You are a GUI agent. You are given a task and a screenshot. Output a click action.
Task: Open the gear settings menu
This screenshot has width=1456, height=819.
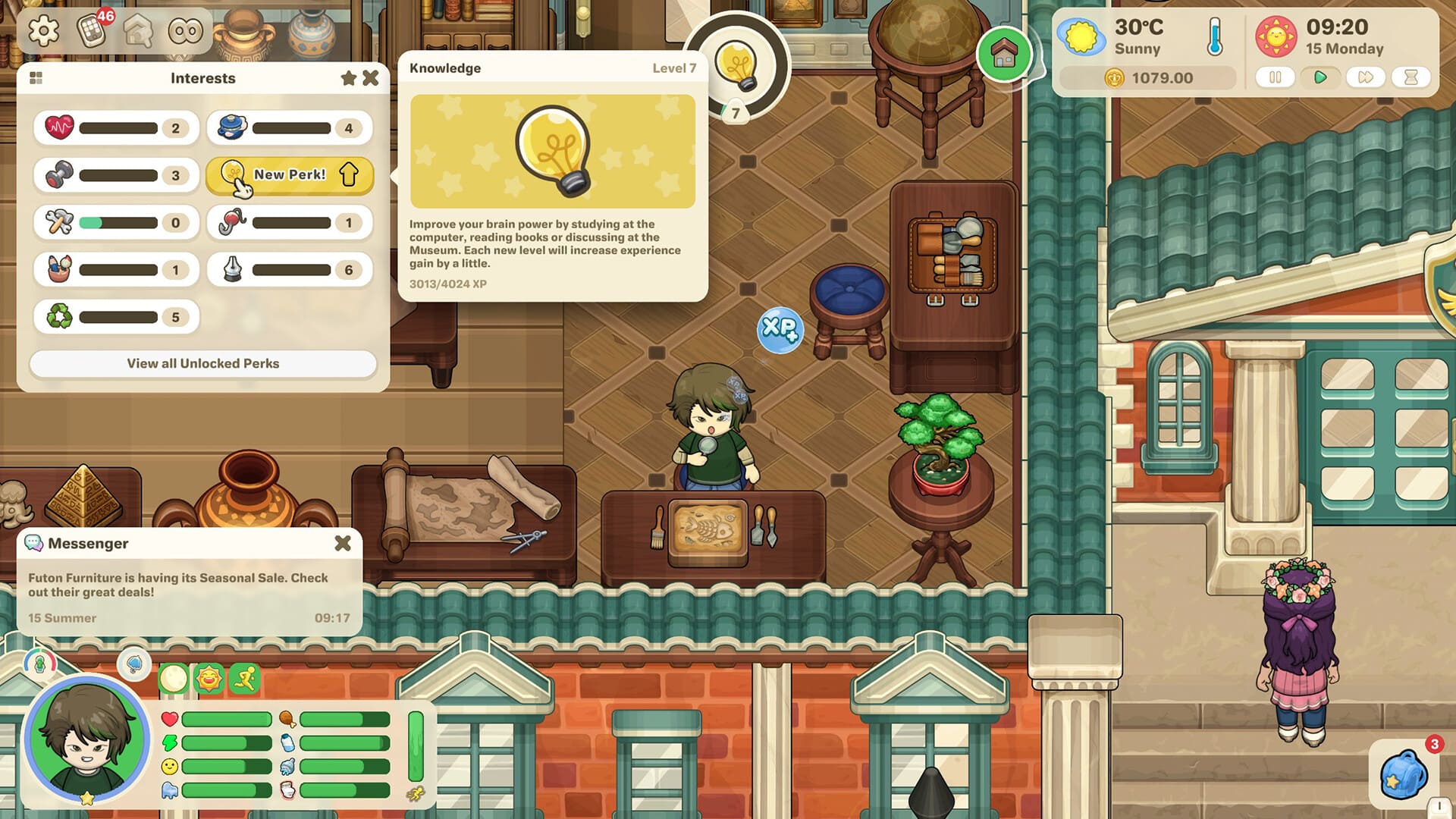point(43,31)
